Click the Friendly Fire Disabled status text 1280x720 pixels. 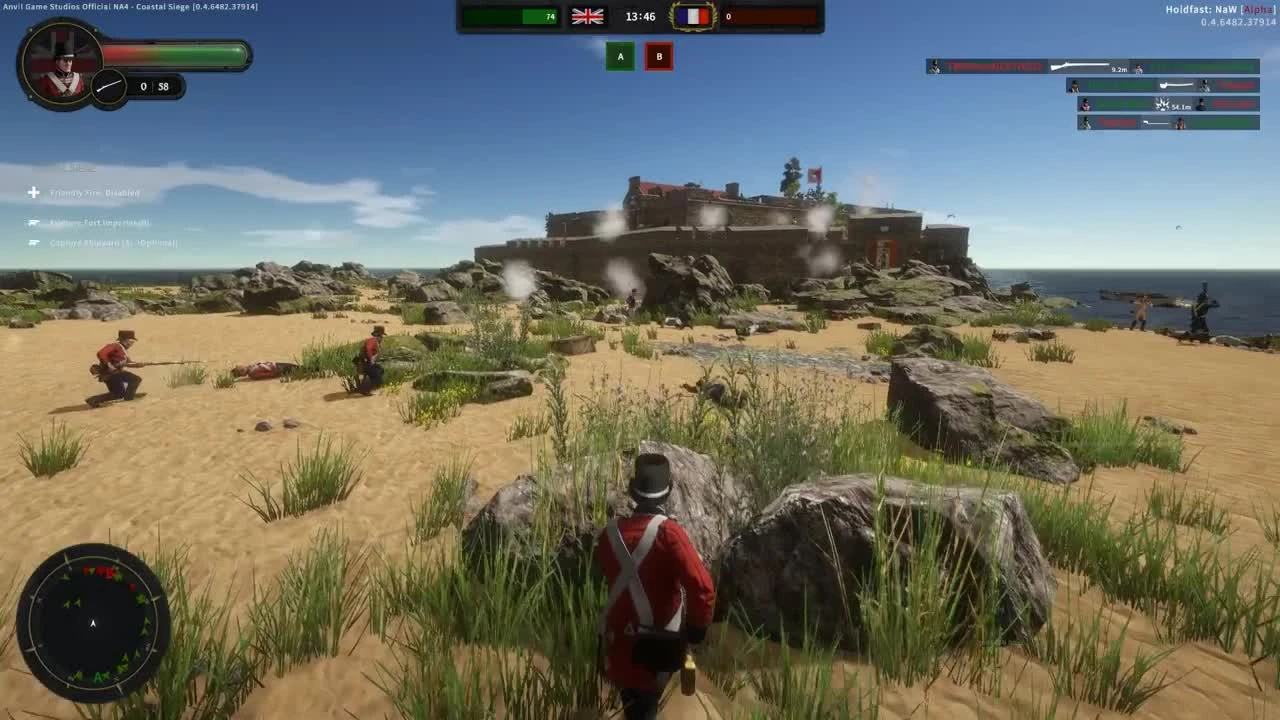point(95,193)
